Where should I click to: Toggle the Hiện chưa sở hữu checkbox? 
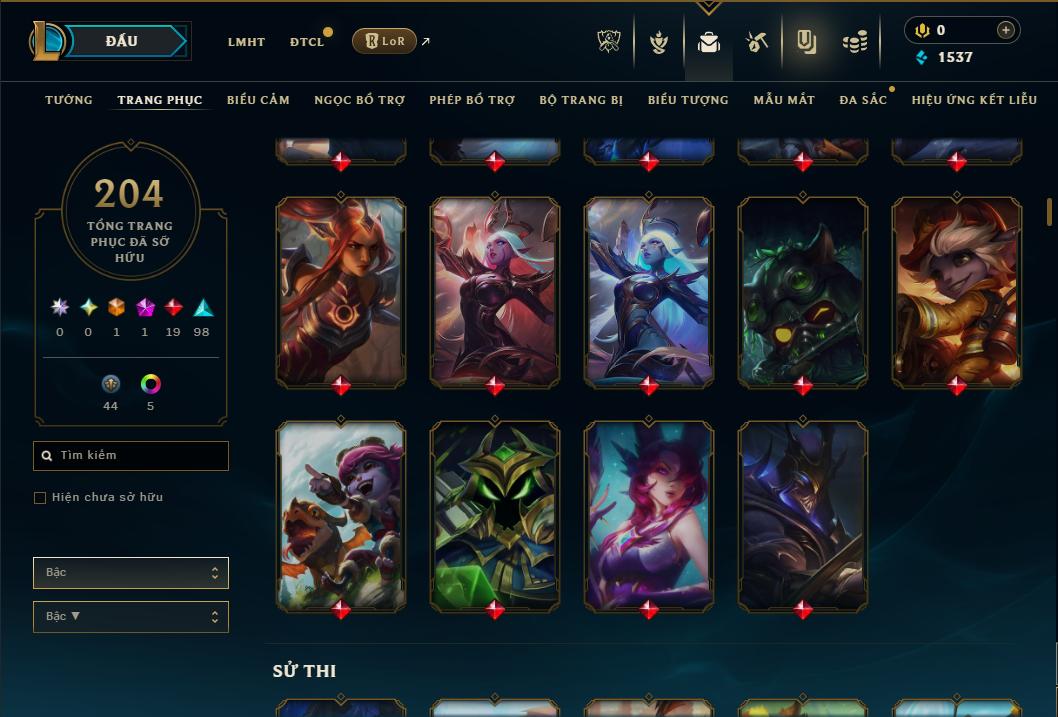tap(40, 498)
